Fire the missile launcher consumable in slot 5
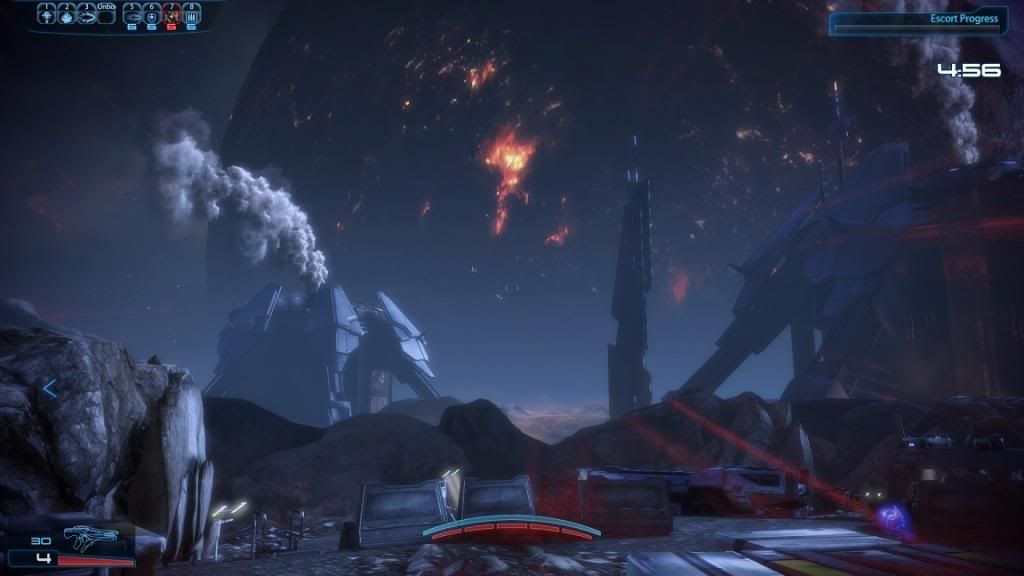Screen dimensions: 1024x576 [131, 15]
